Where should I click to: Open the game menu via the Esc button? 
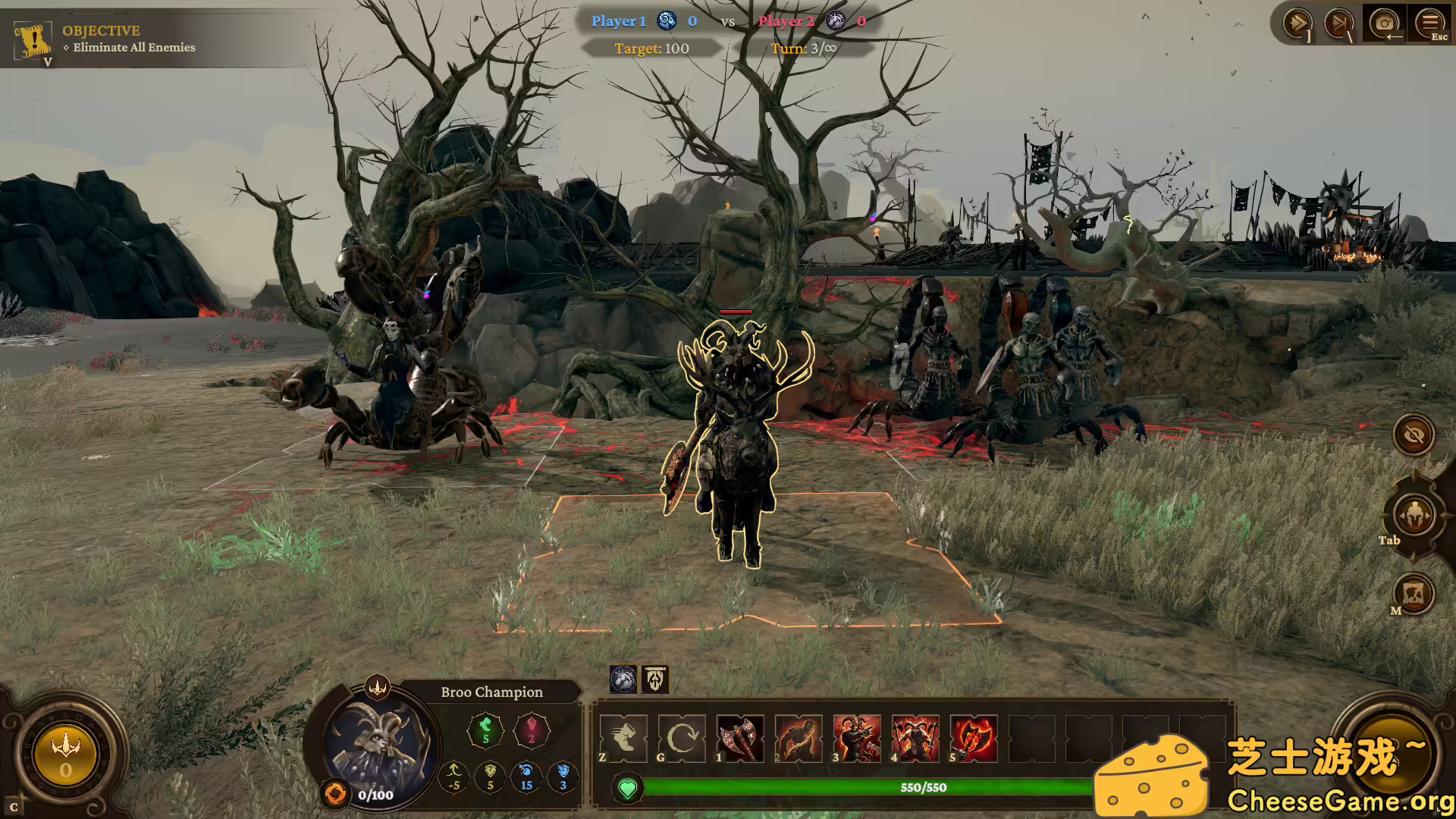point(1432,24)
